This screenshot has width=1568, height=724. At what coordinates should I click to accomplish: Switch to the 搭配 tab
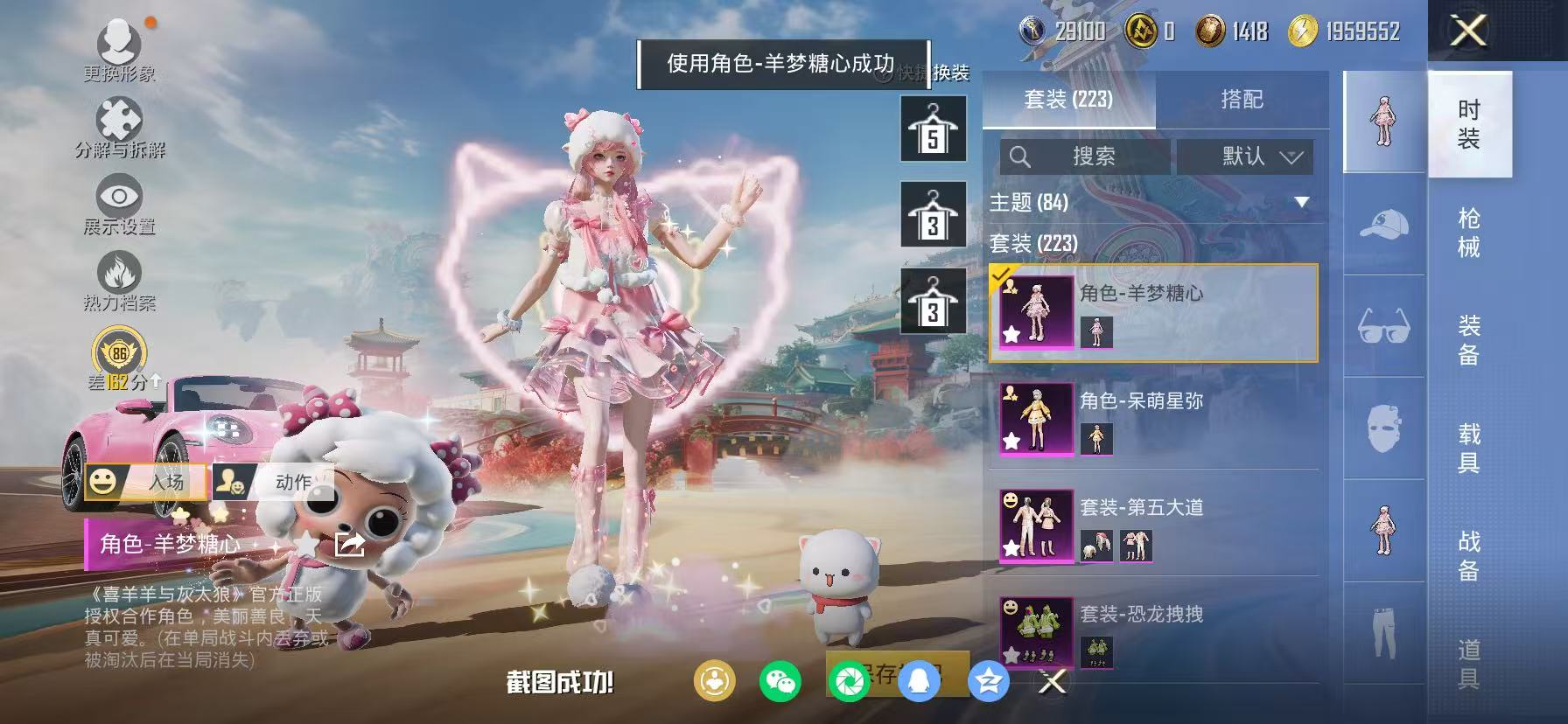click(x=1242, y=100)
